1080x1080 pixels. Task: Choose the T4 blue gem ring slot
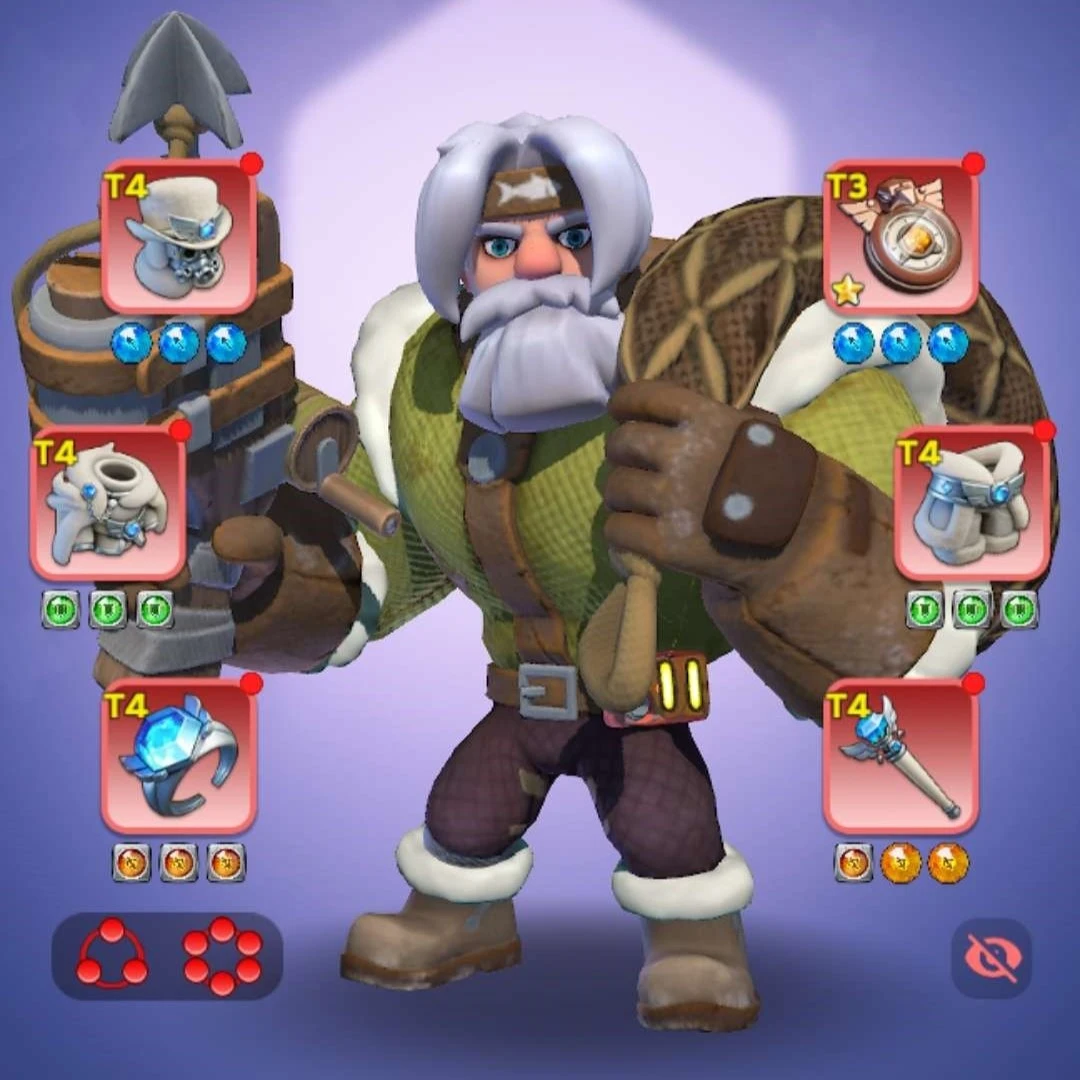tap(179, 757)
